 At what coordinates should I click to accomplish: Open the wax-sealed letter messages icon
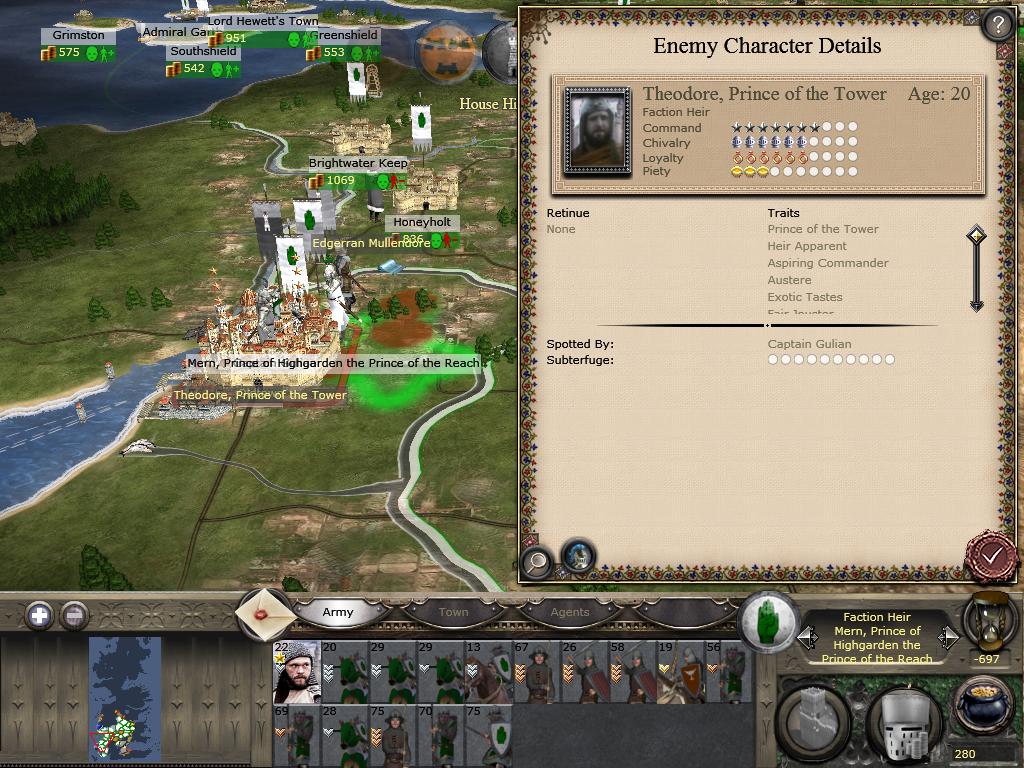[x=265, y=612]
